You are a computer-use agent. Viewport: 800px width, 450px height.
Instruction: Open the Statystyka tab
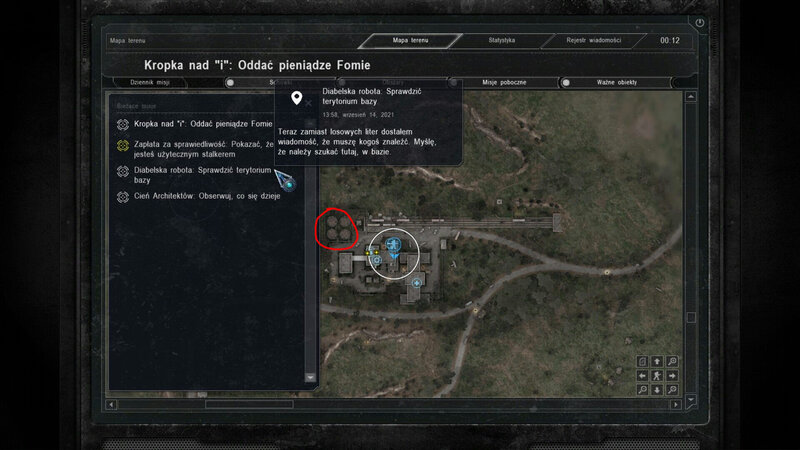(x=501, y=41)
